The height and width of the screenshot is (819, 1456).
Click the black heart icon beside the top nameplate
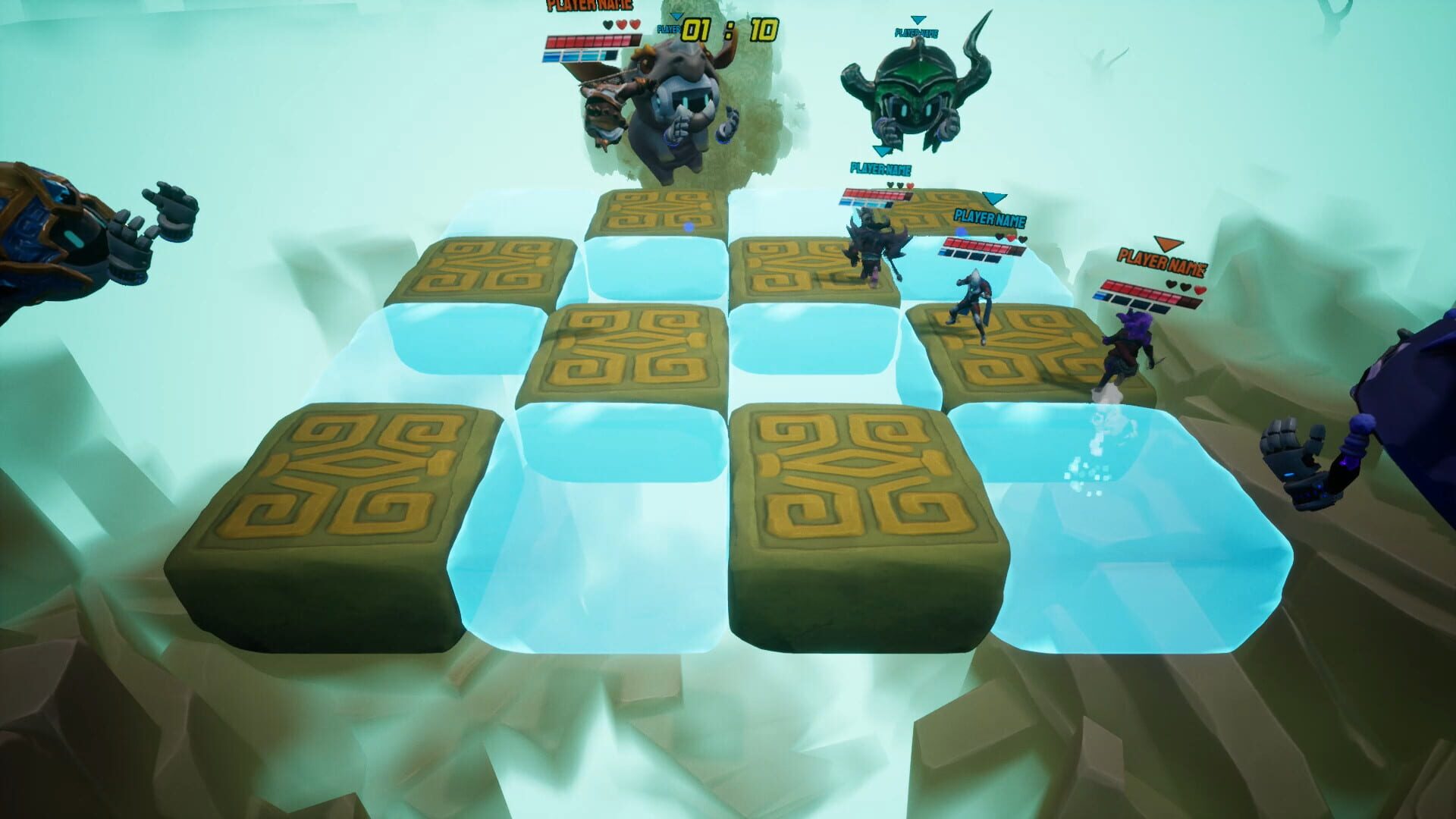click(608, 24)
